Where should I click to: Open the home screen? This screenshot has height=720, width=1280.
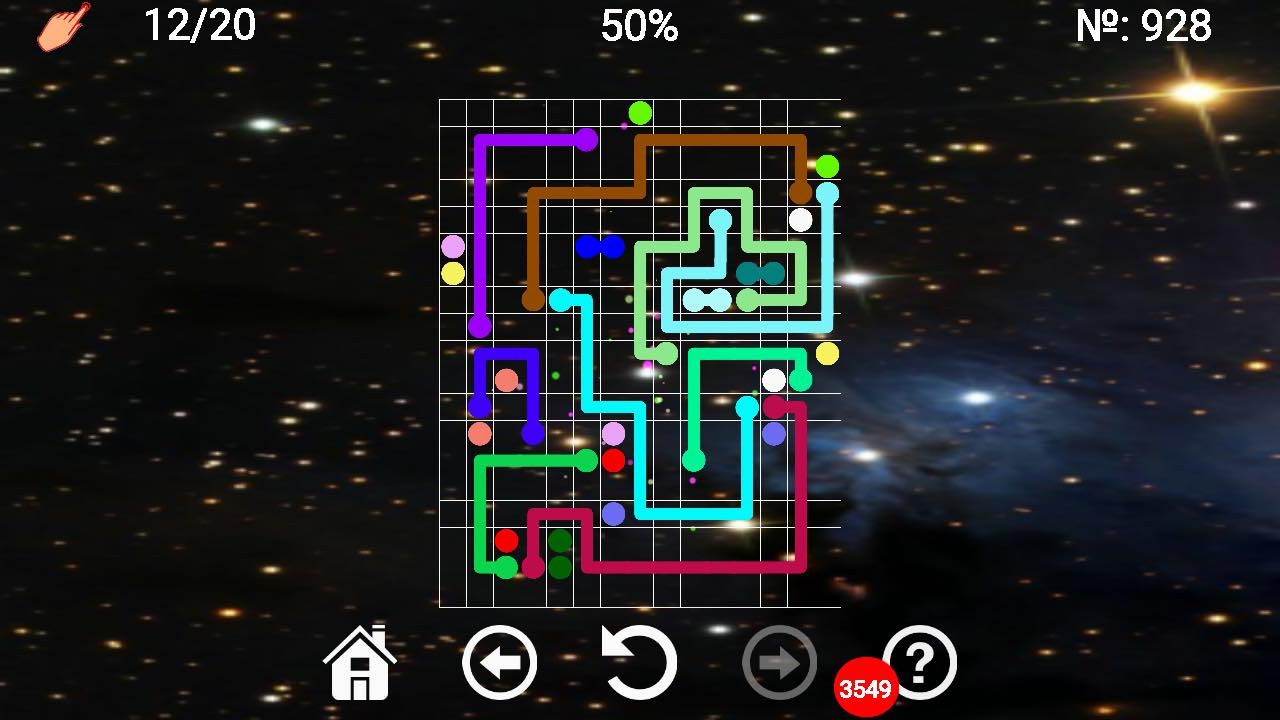click(360, 662)
